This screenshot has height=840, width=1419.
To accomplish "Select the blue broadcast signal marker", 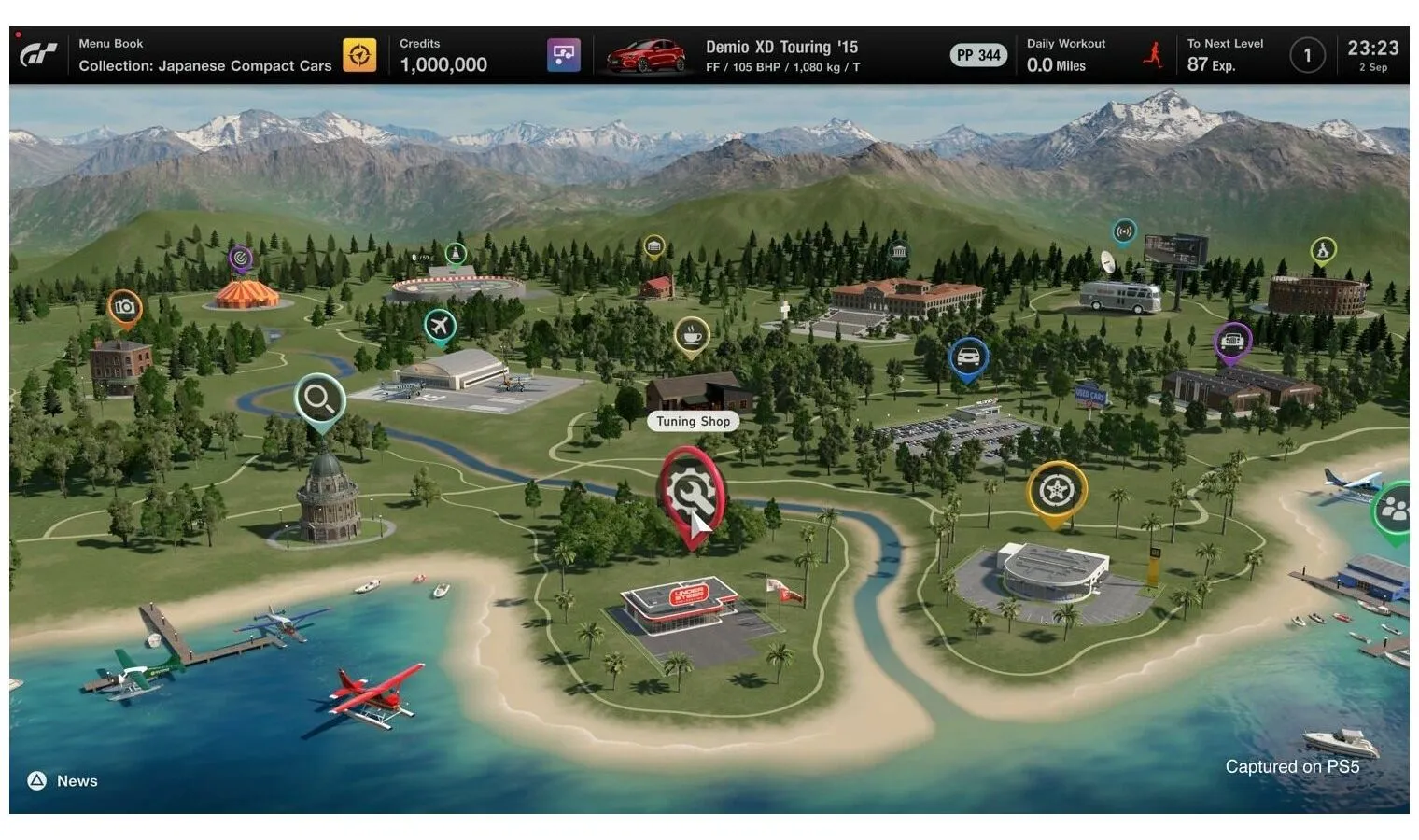I will click(x=1124, y=231).
